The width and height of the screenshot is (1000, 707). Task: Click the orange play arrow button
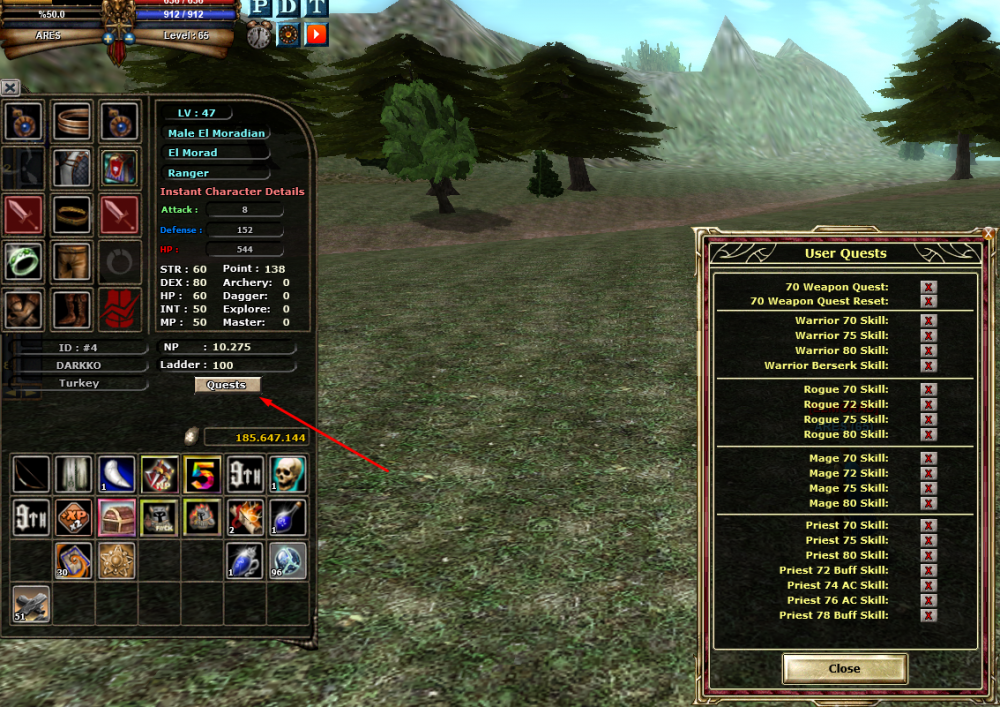(316, 35)
